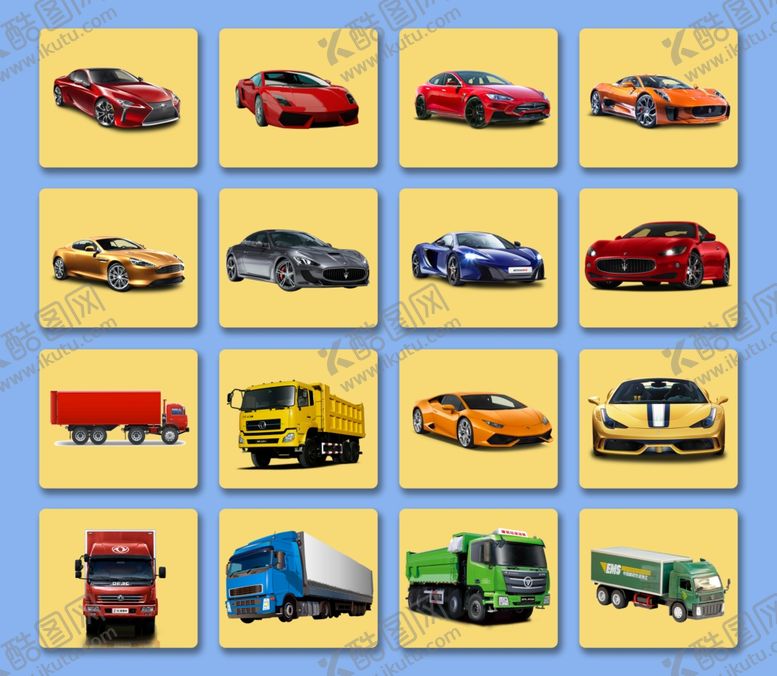This screenshot has width=777, height=676.
Task: Choose the bronze Aston Martin tile
Action: coord(118,258)
